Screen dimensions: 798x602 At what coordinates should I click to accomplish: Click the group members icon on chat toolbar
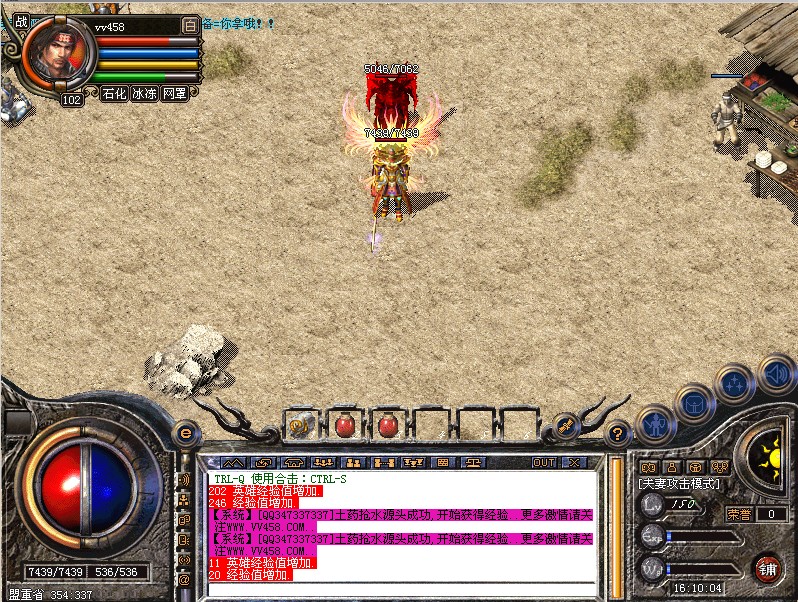[x=353, y=463]
